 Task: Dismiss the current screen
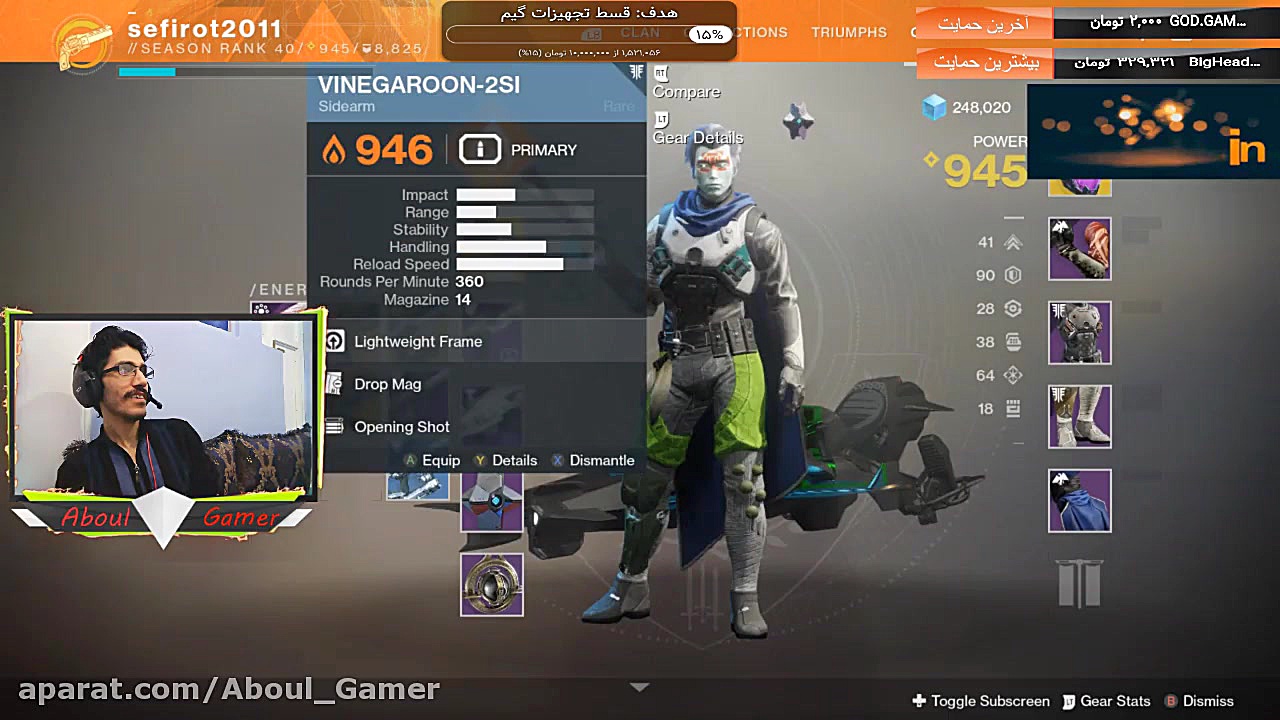point(1202,701)
